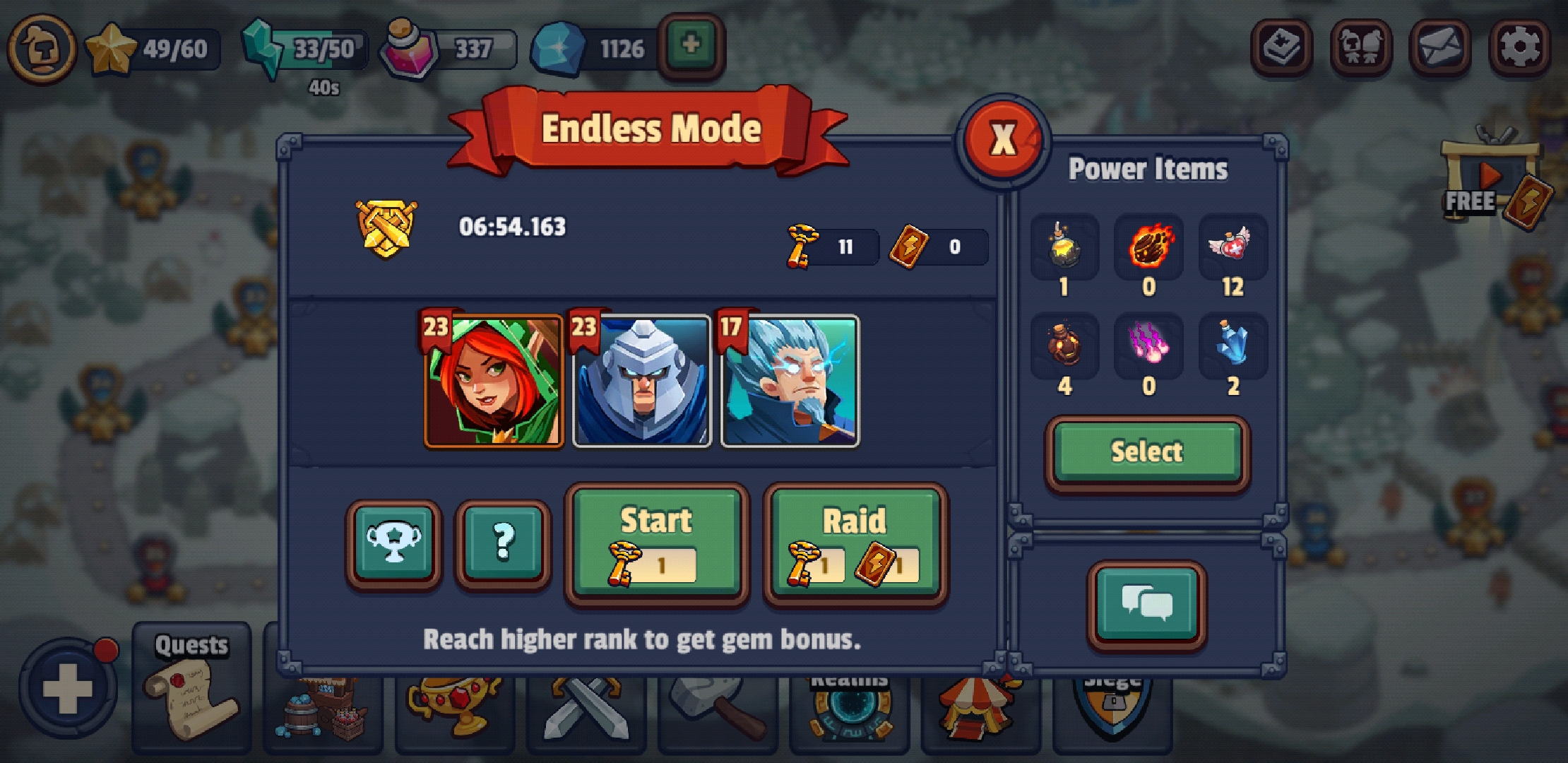
Task: Click the energy progress bar showing 33/50
Action: coord(317,48)
